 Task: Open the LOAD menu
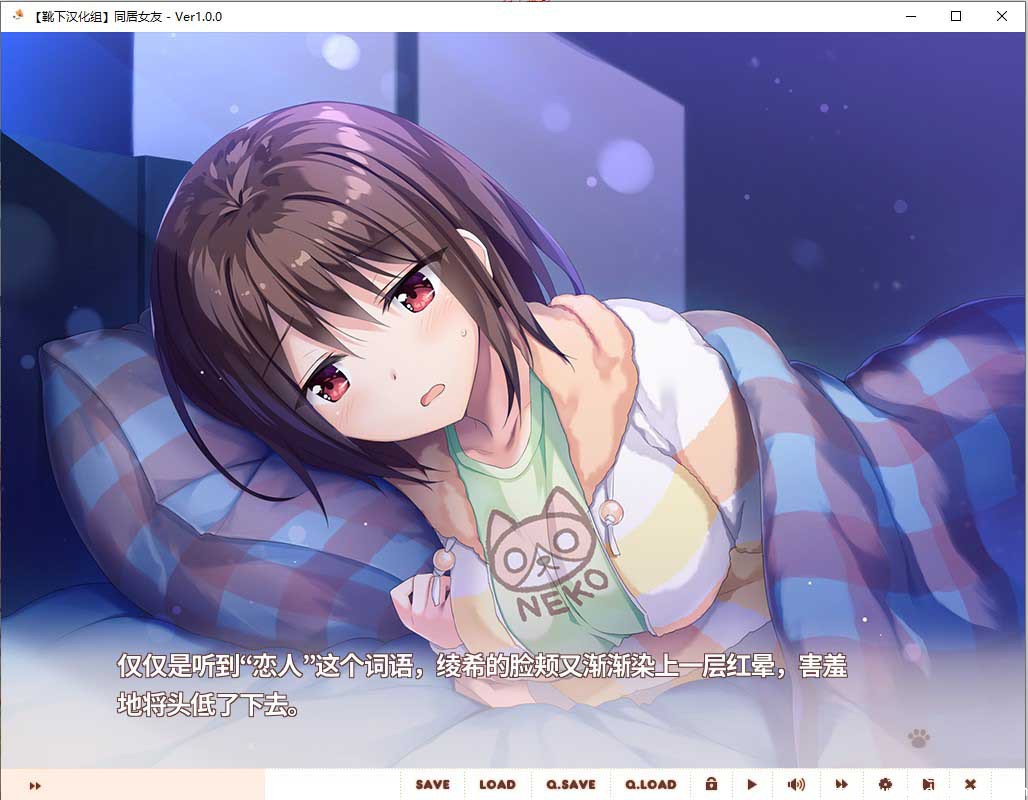(x=497, y=785)
